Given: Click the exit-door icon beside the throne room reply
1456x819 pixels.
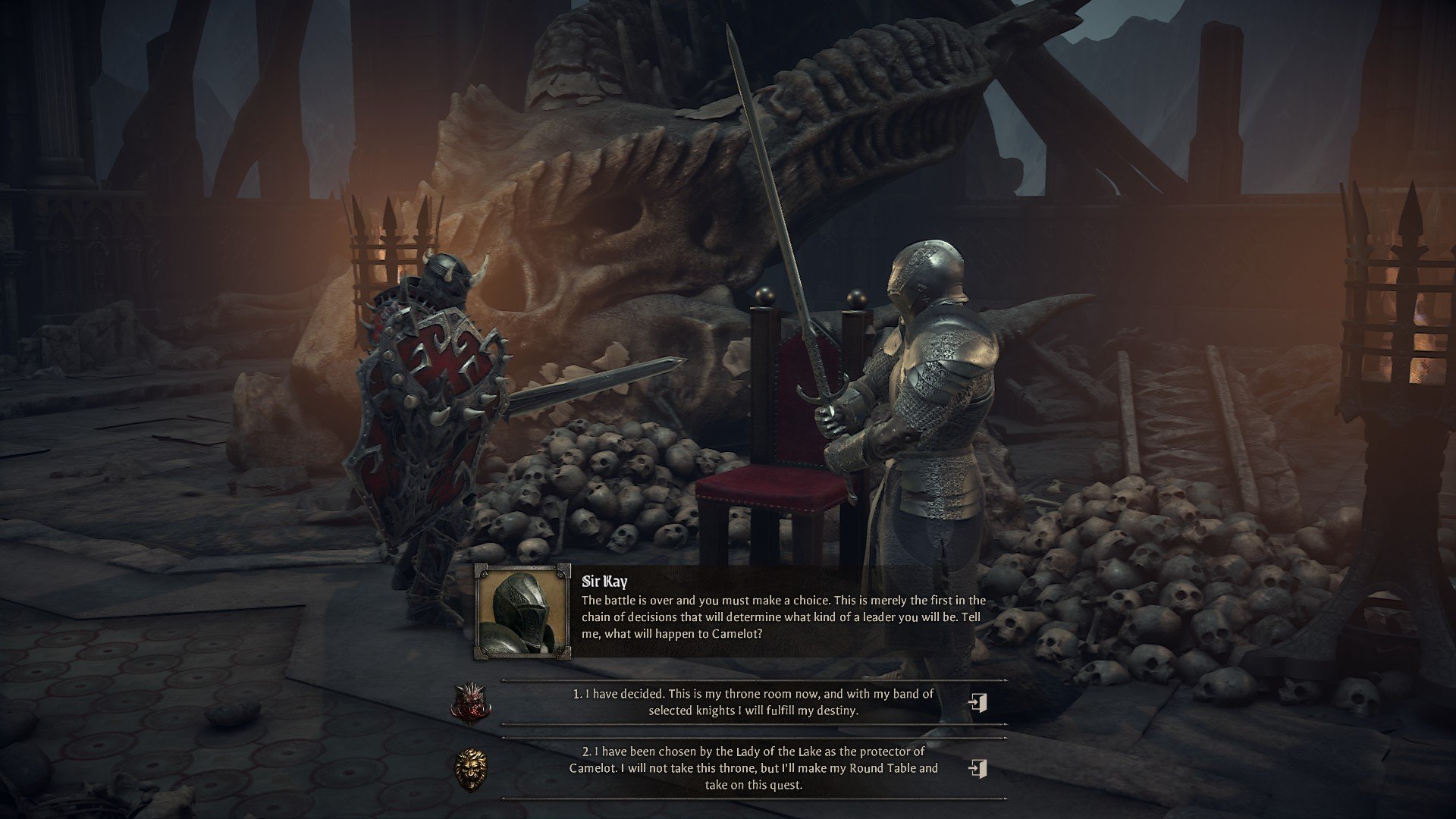Looking at the screenshot, I should pos(977,702).
